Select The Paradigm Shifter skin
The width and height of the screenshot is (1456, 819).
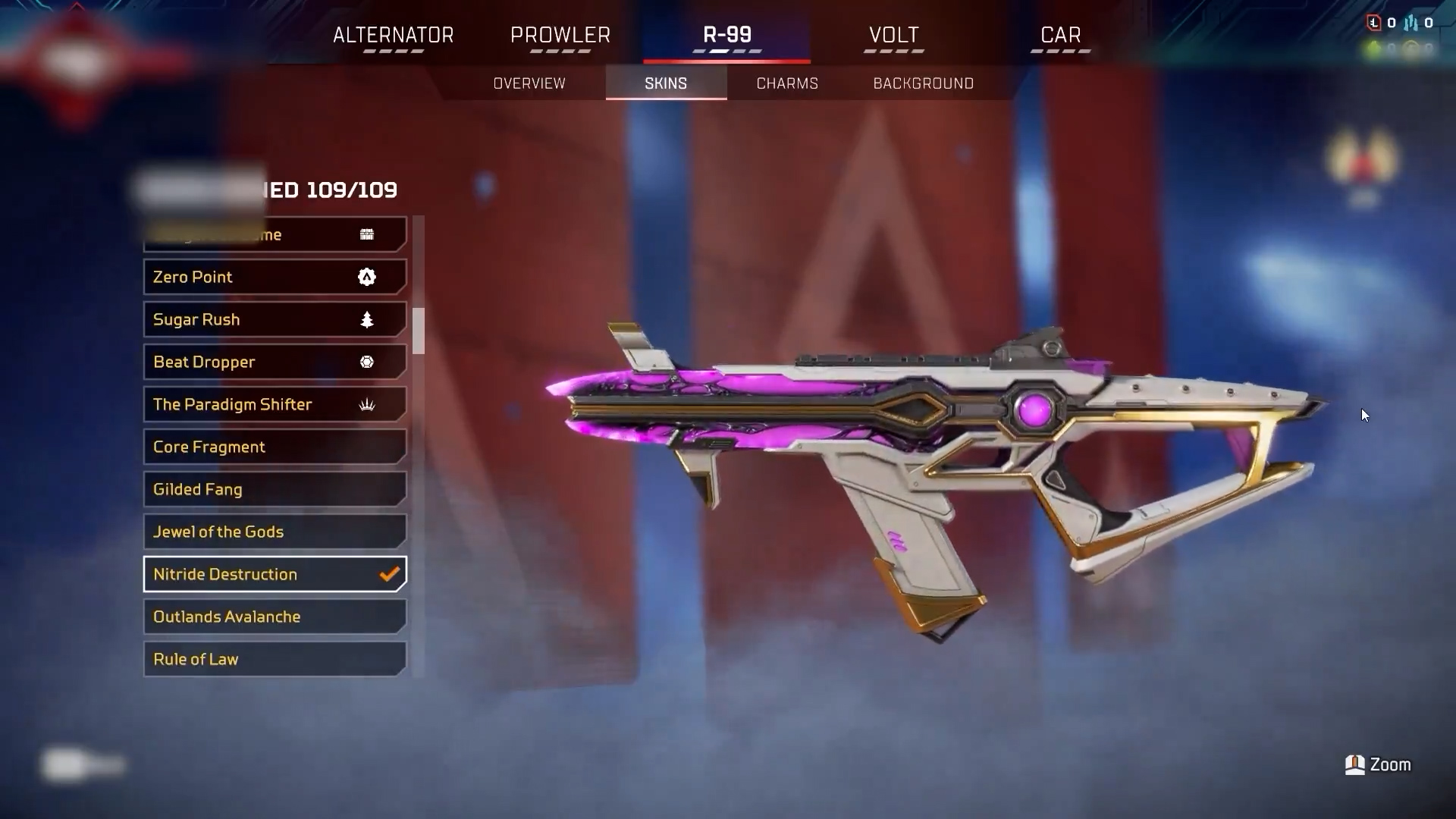coord(275,404)
